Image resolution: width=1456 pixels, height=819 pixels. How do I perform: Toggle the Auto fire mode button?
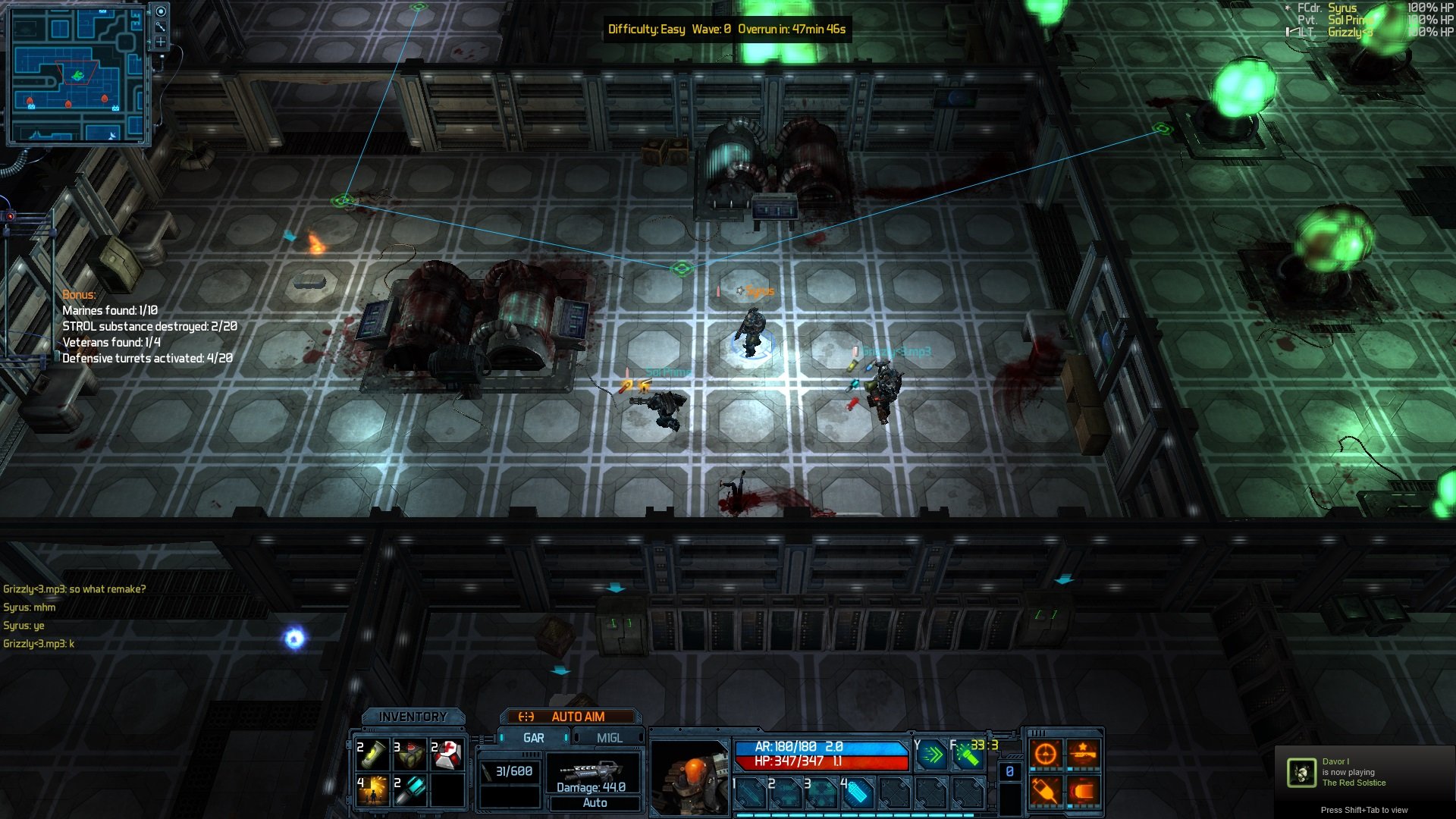595,803
